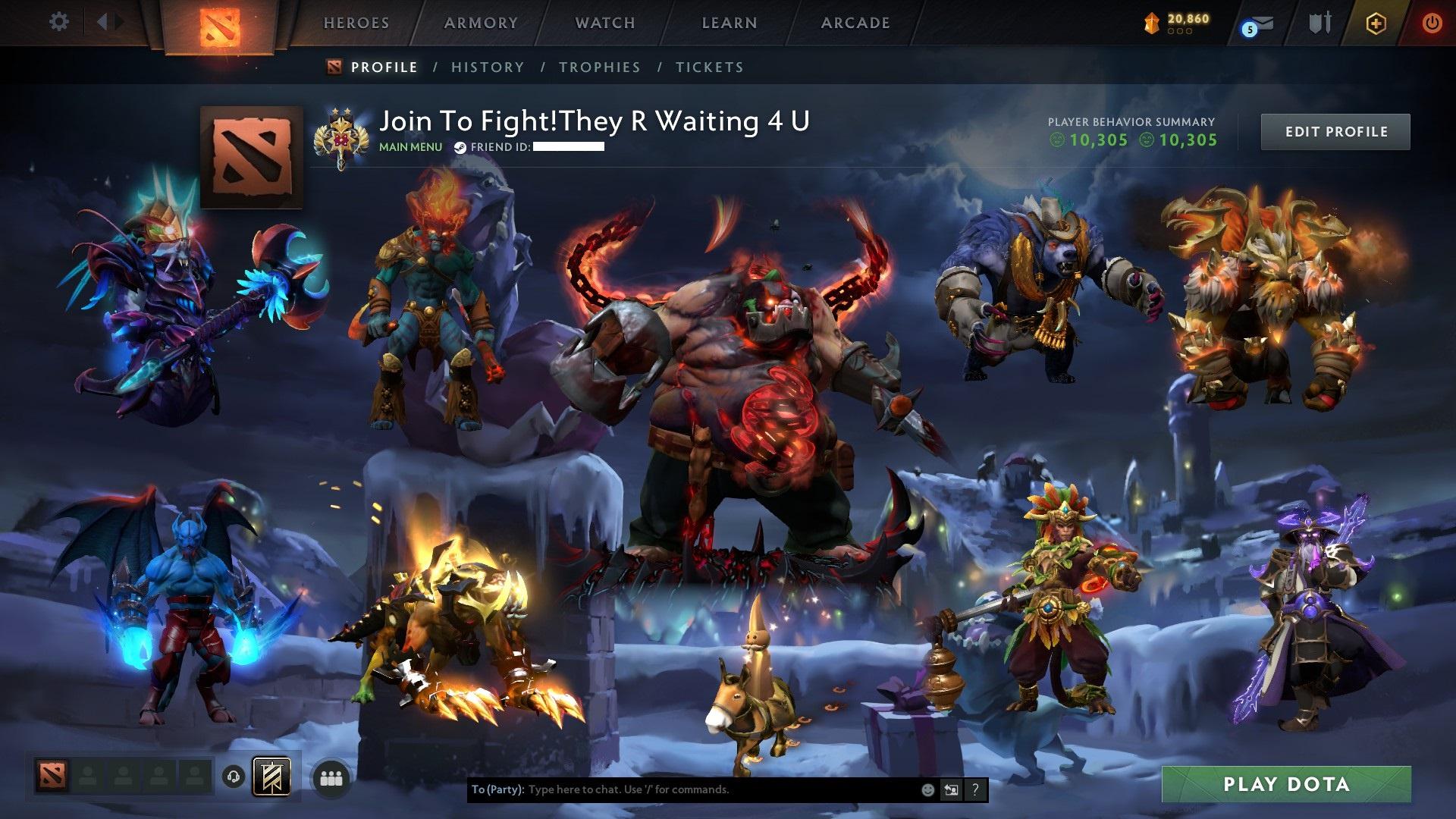1456x819 pixels.
Task: Open your guild banner panel
Action: point(271,777)
